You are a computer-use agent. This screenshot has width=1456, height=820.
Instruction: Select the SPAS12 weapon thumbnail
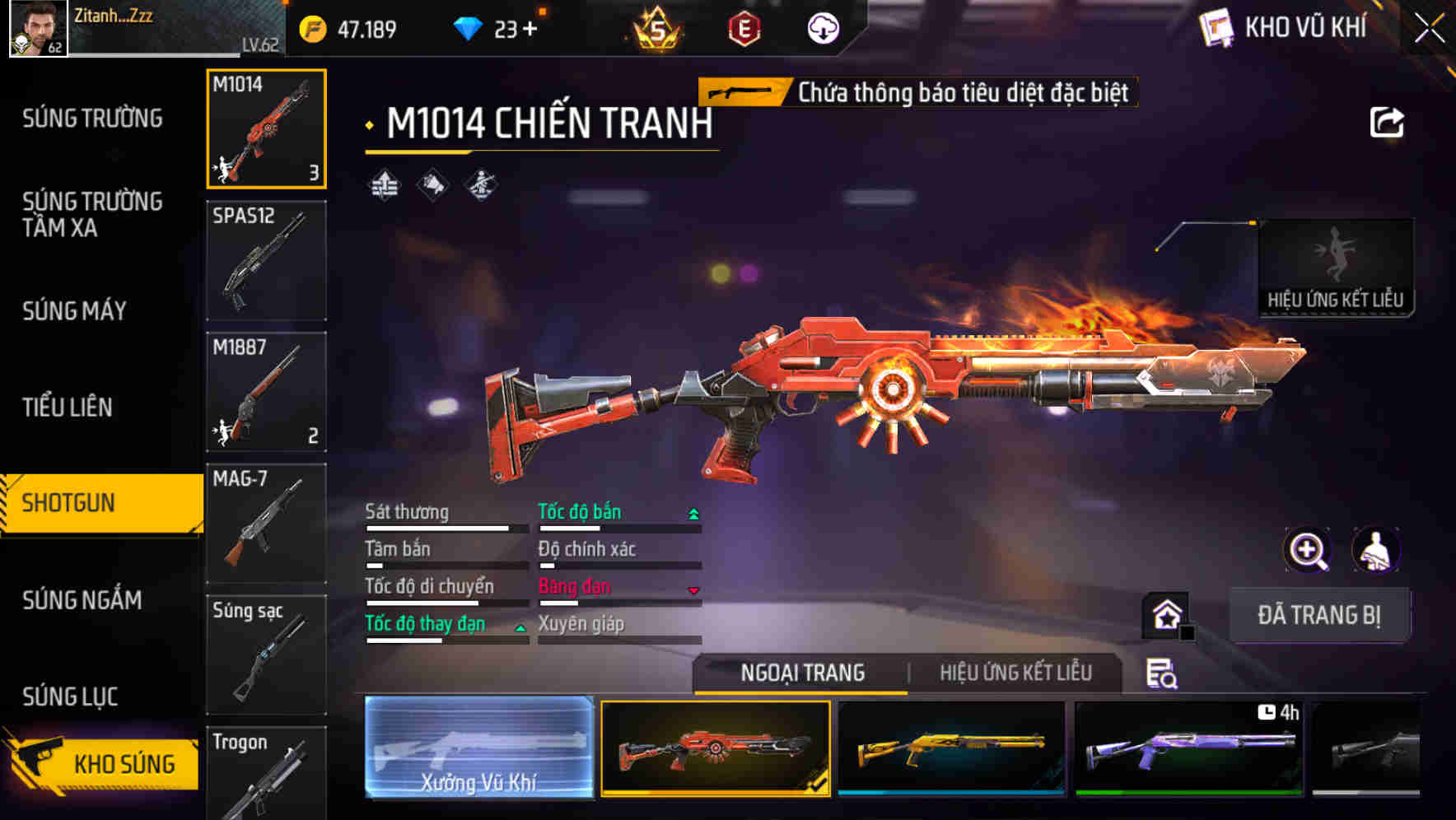tap(266, 260)
